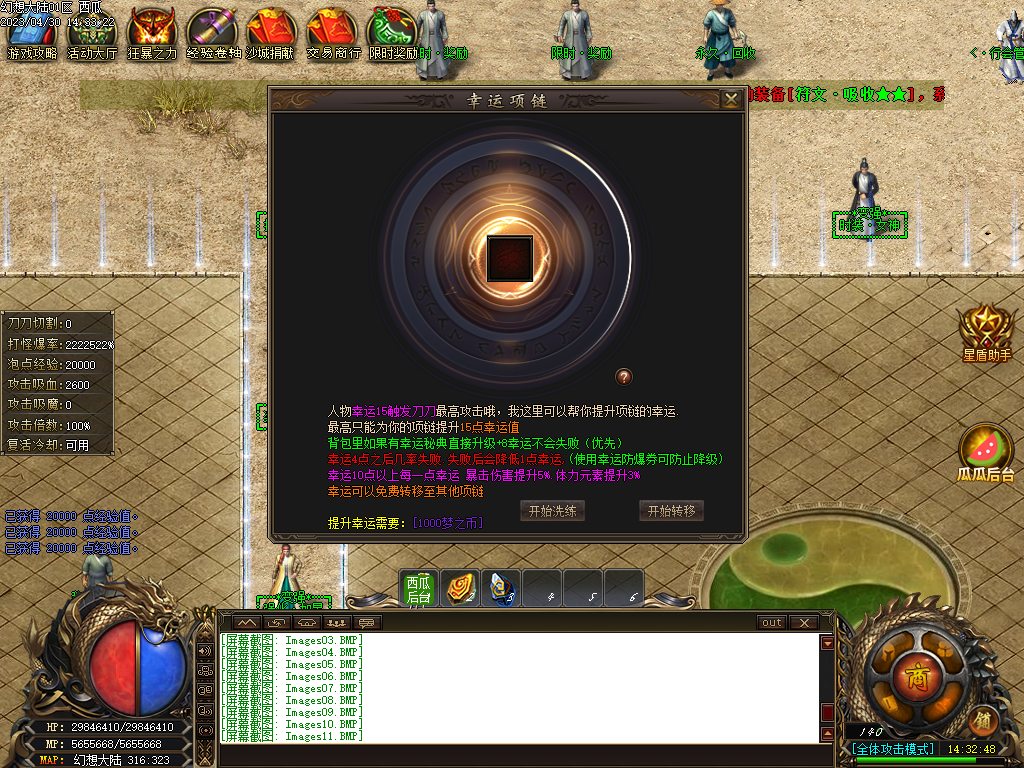Click the 西瓜后台 hotbar button
This screenshot has width=1024, height=768.
(x=419, y=590)
